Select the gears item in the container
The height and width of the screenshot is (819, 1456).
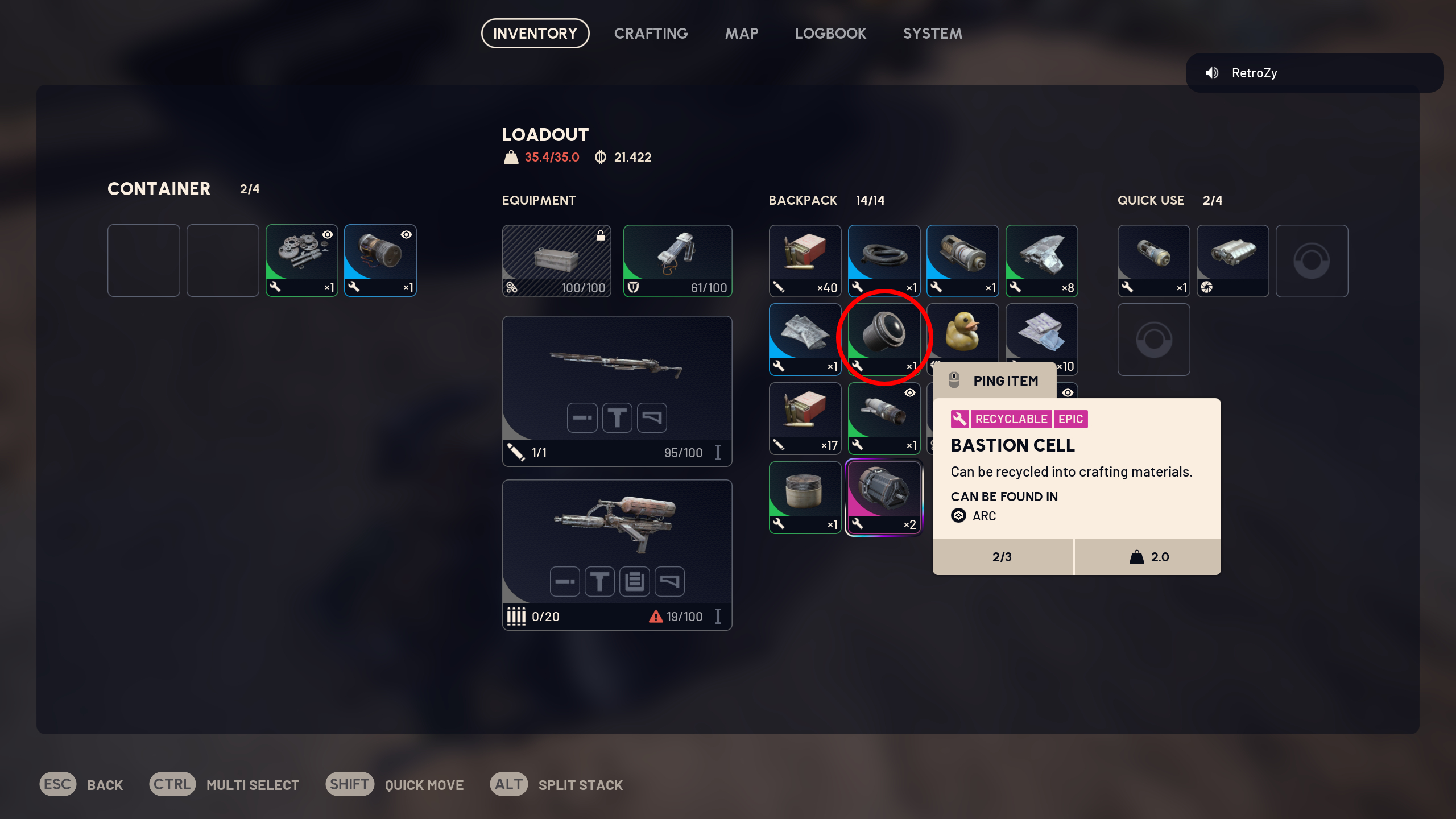(x=301, y=260)
